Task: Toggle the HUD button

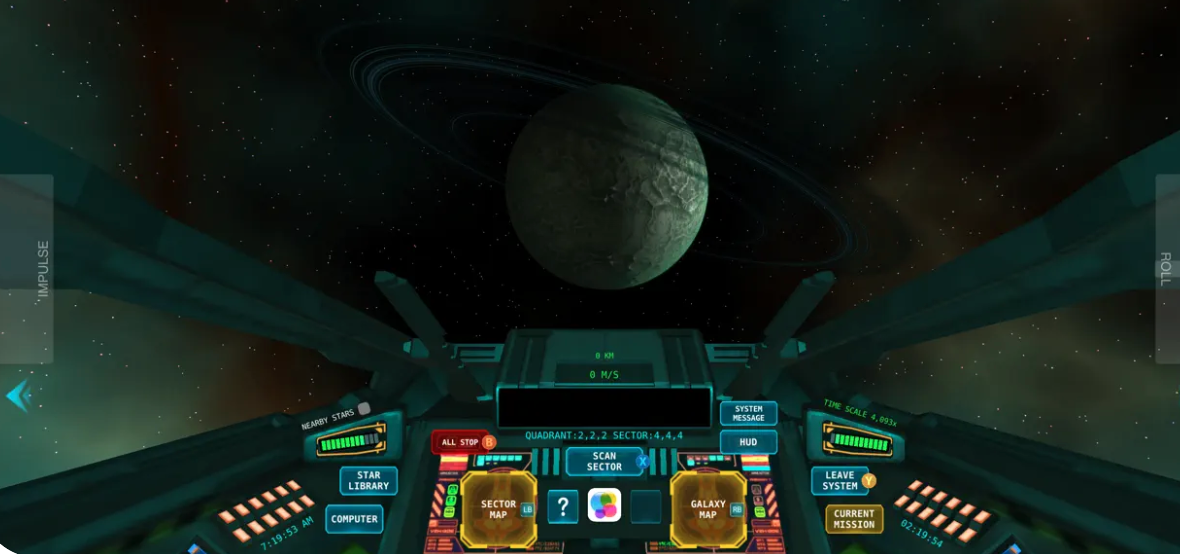Action: 748,442
